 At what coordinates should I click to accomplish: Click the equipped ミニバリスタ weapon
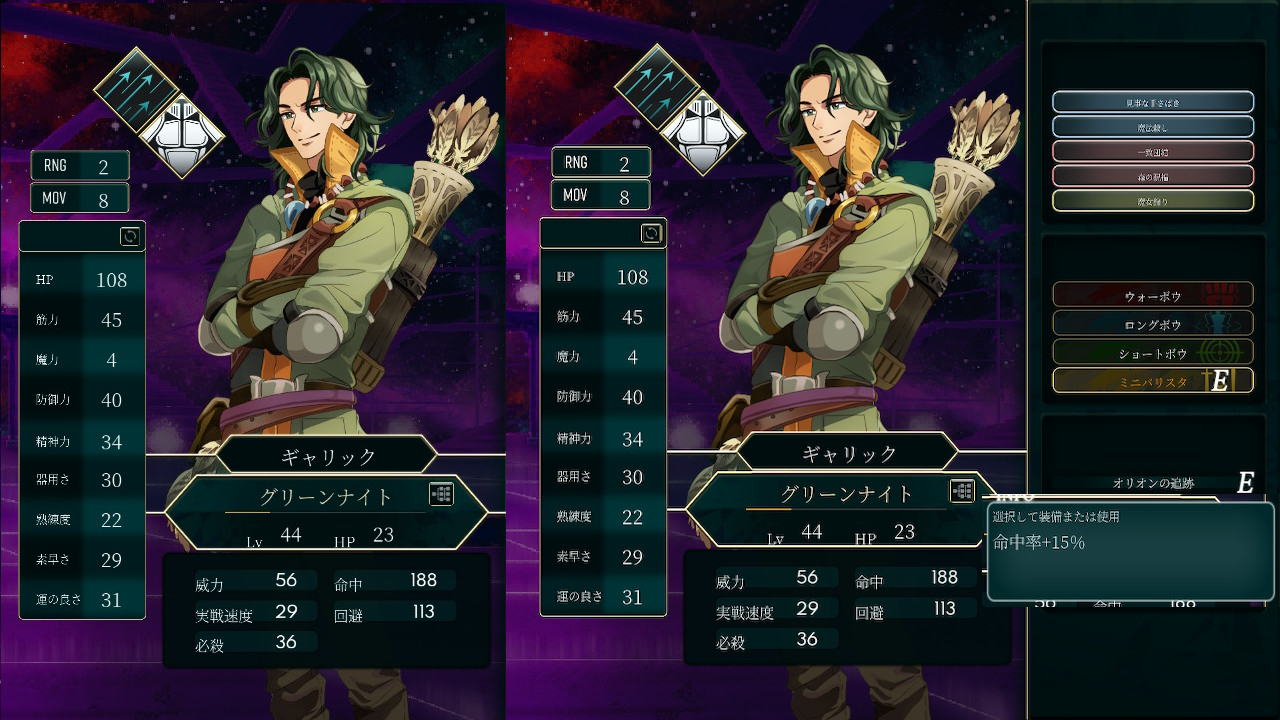tap(1152, 381)
